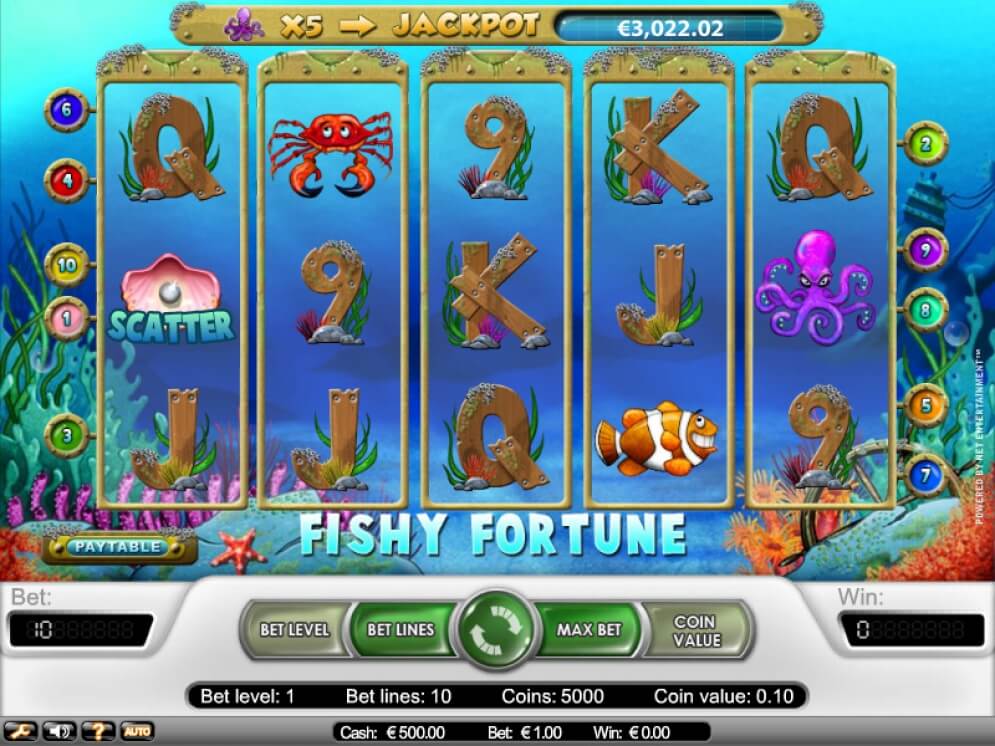Screen dimensions: 995x746
Task: Change the number of Bet Lines
Action: 400,630
